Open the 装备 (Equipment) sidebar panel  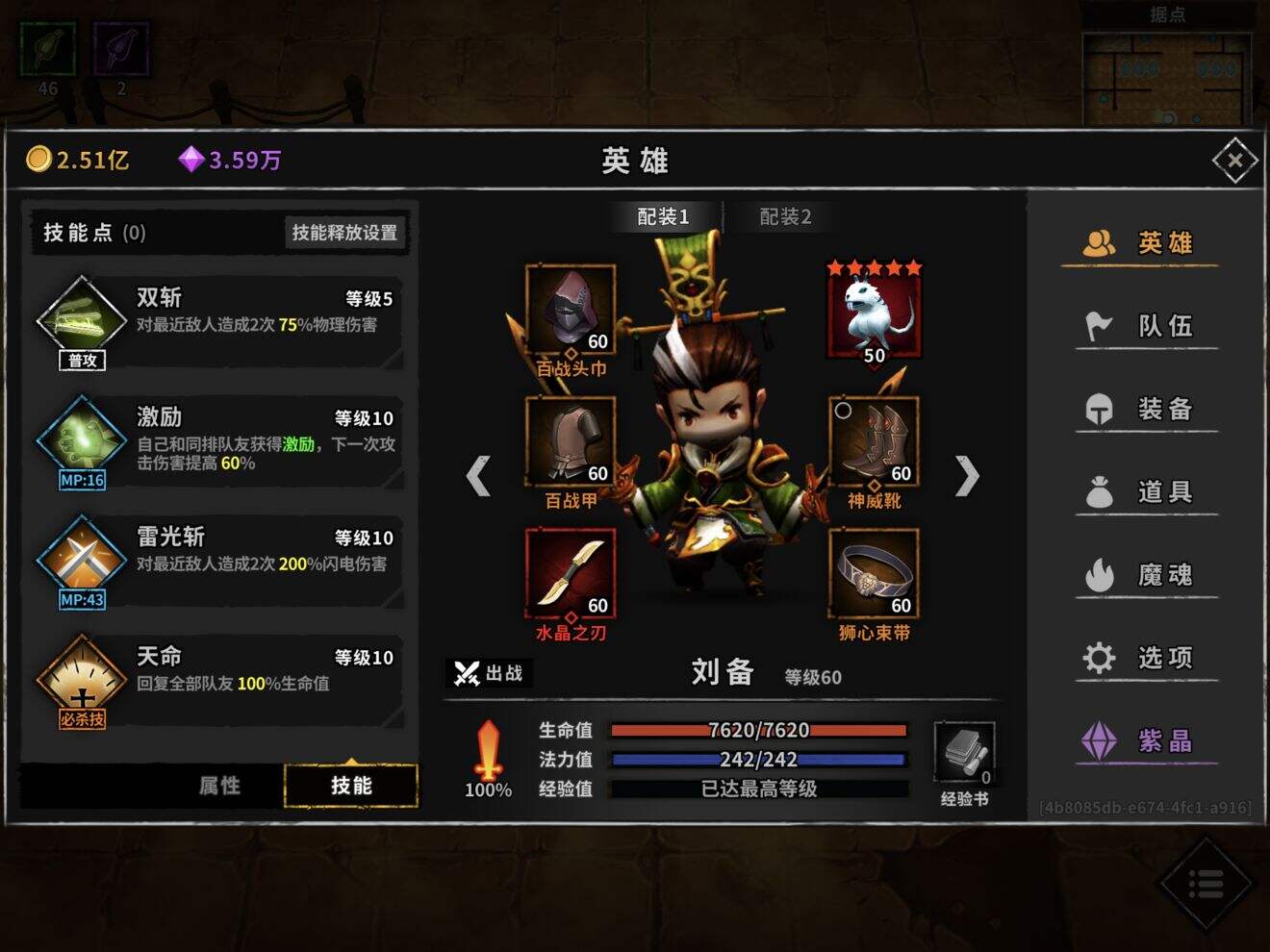point(1145,409)
